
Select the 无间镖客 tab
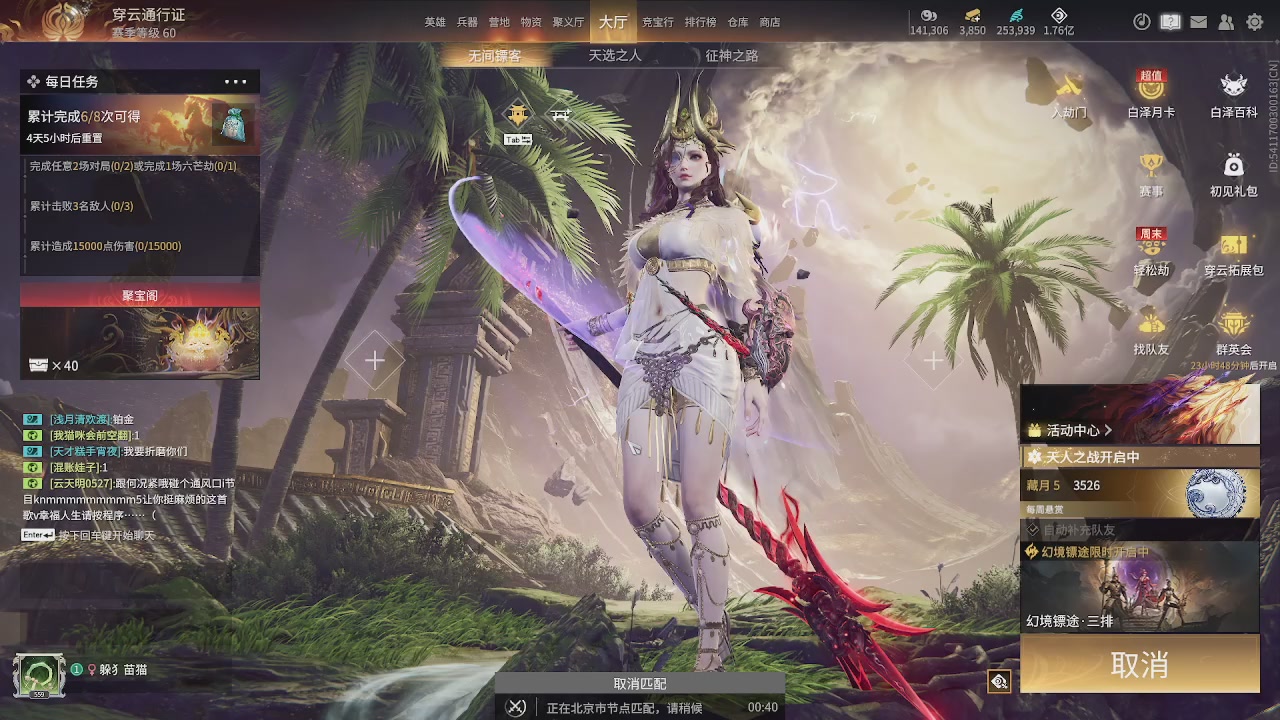[x=495, y=56]
